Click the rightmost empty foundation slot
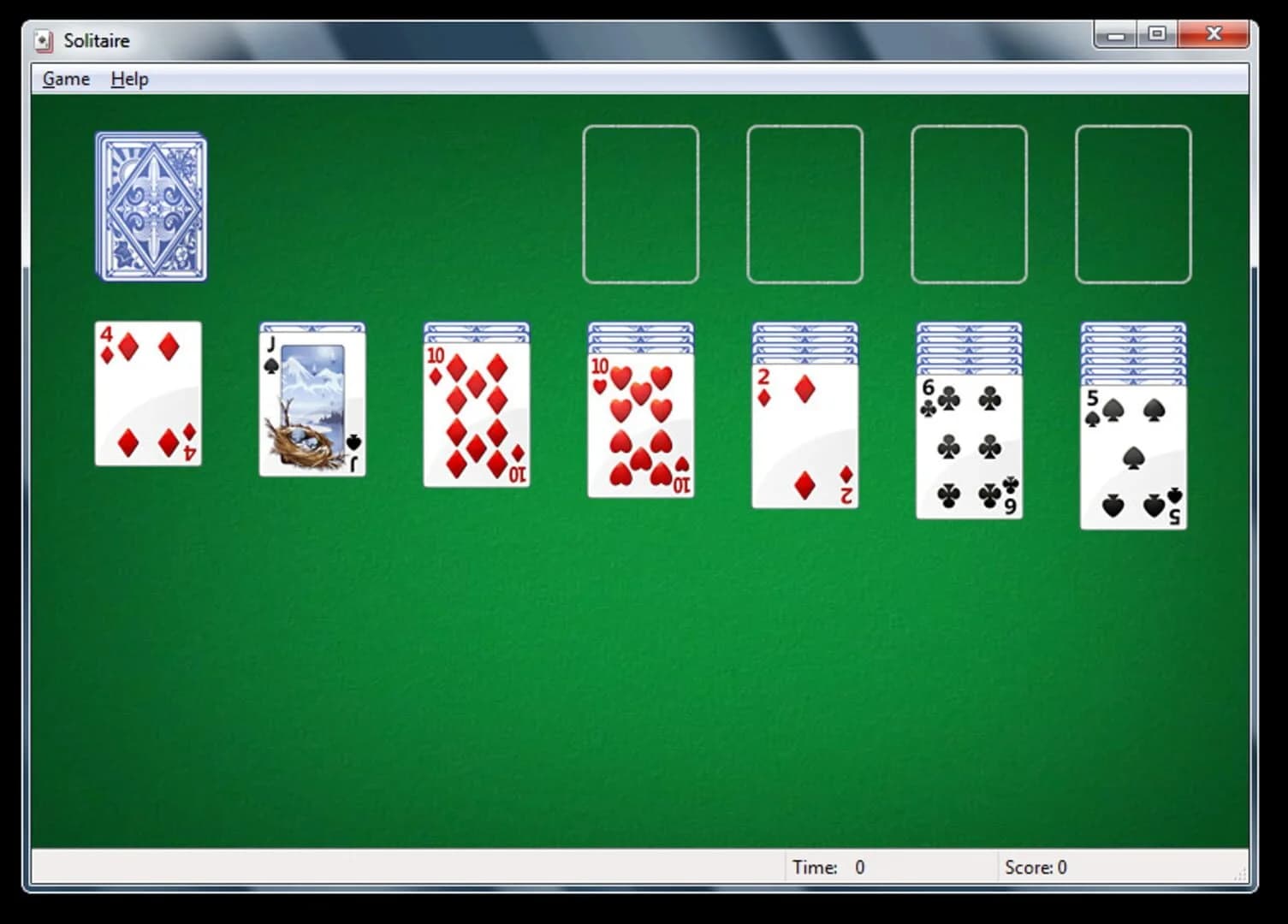Screen dimensions: 1288x924 [1133, 204]
